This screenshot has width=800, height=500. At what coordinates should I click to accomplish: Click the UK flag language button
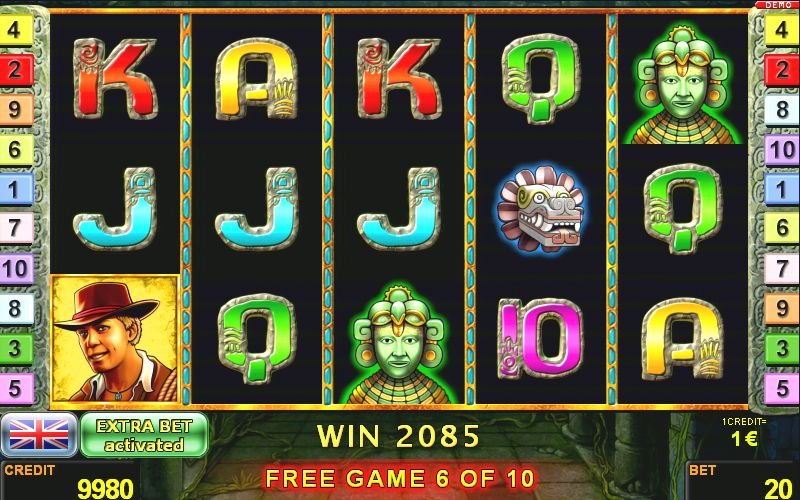pos(39,435)
